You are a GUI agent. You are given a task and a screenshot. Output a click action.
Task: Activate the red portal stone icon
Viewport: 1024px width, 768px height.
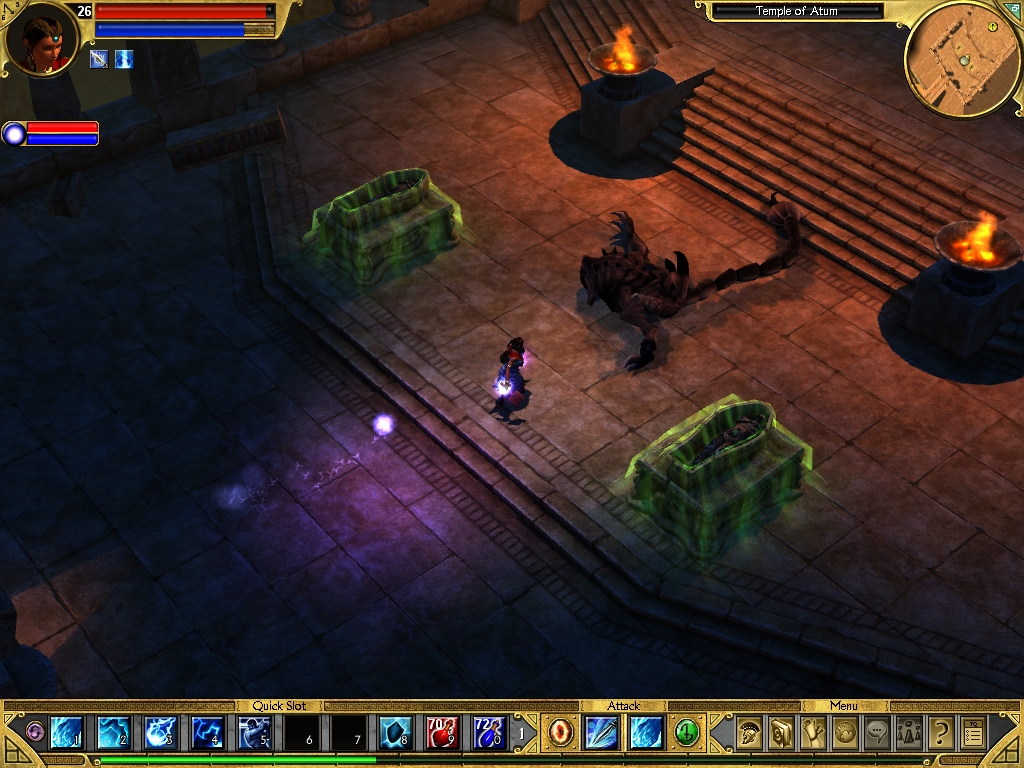click(x=559, y=733)
